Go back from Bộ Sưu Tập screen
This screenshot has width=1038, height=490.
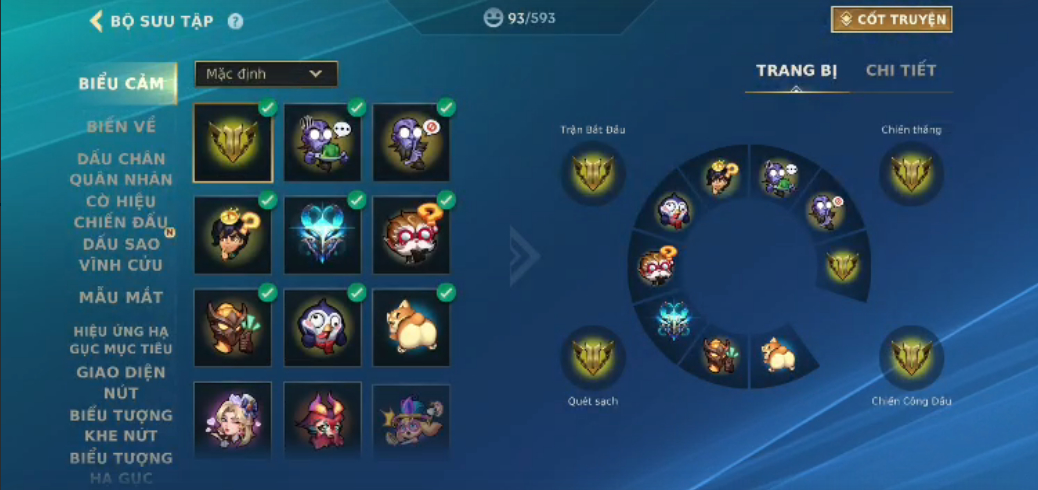(x=97, y=21)
